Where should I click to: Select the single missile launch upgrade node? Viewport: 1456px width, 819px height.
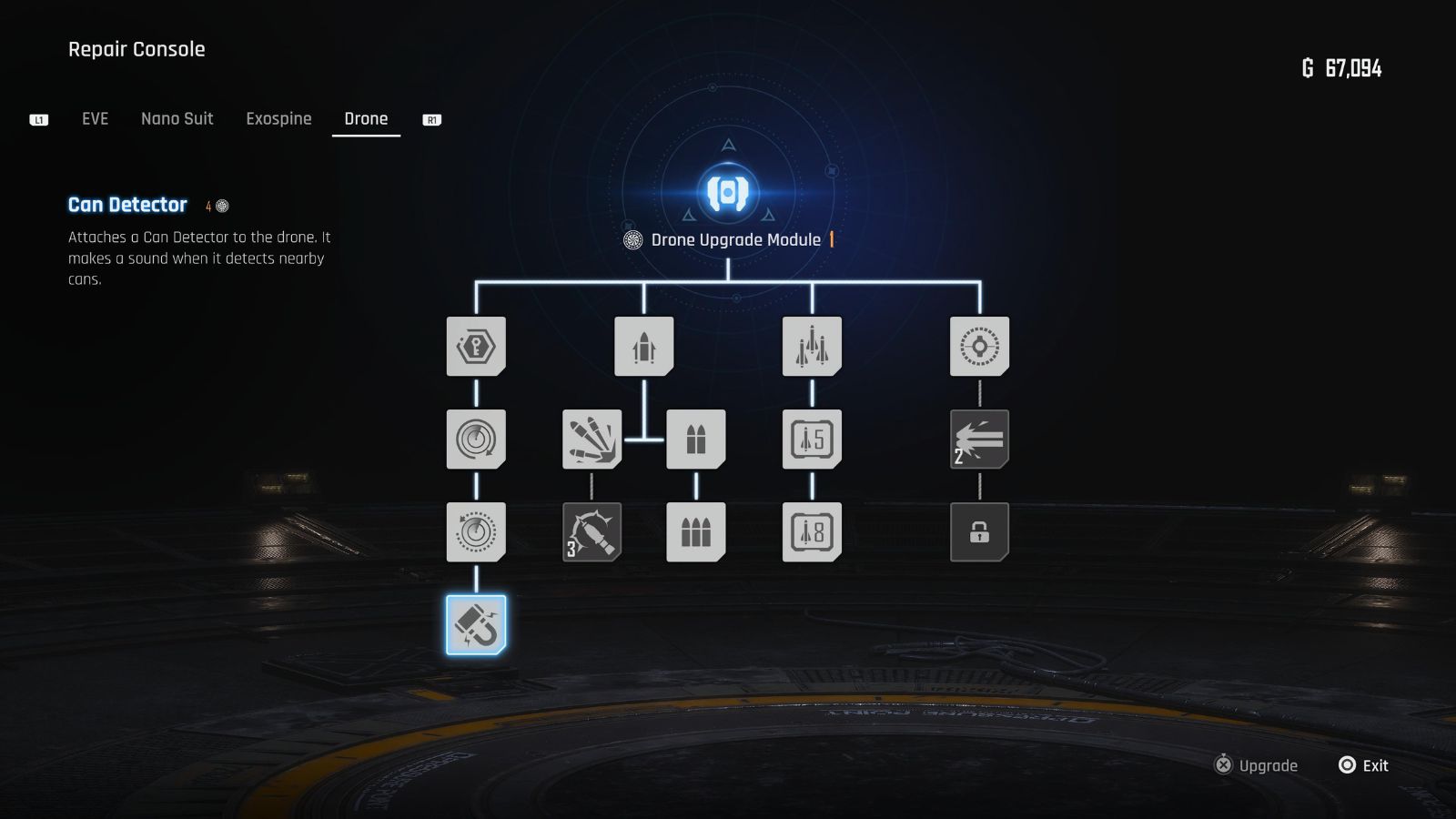(645, 346)
